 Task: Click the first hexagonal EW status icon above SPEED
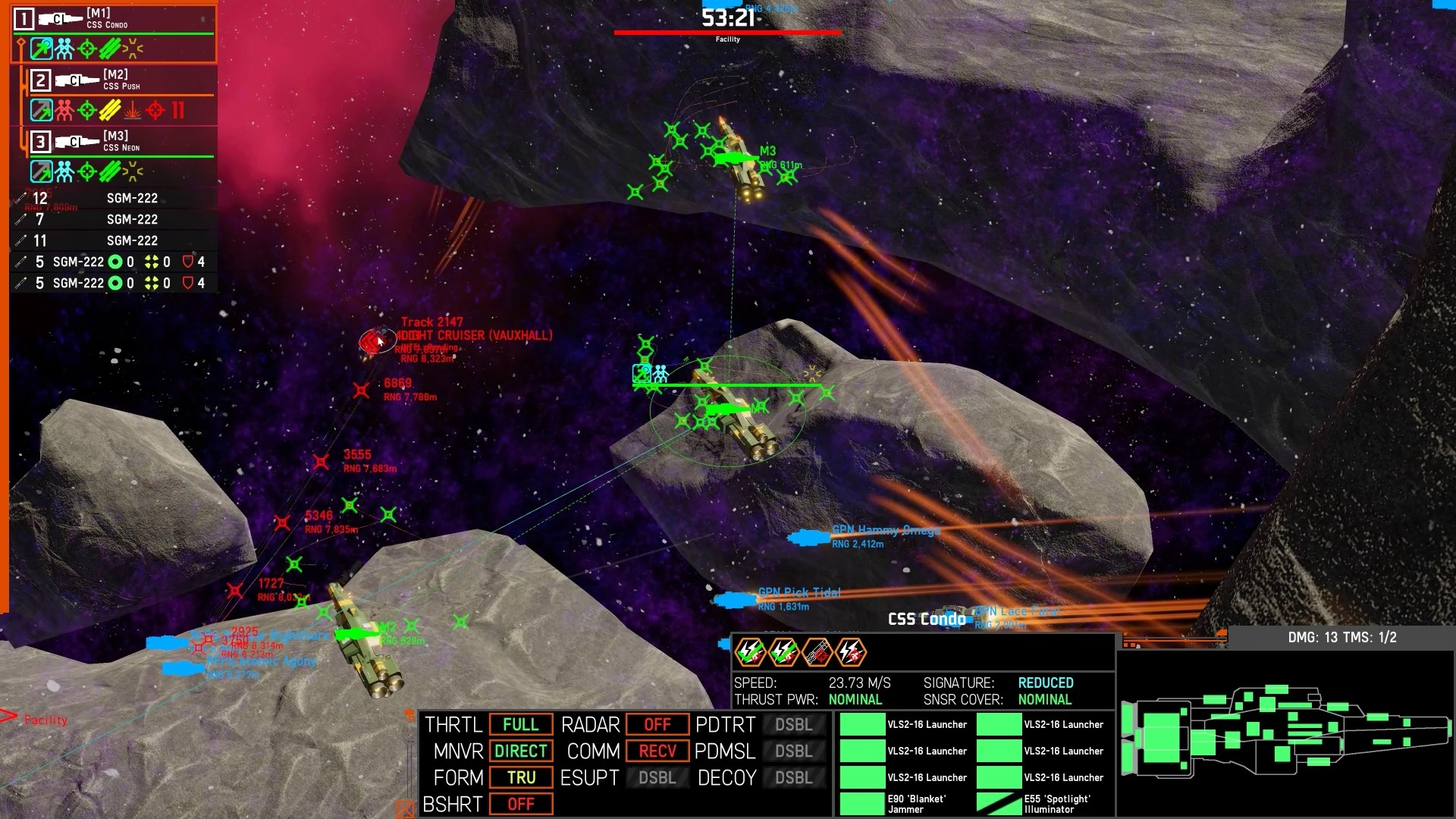point(749,651)
